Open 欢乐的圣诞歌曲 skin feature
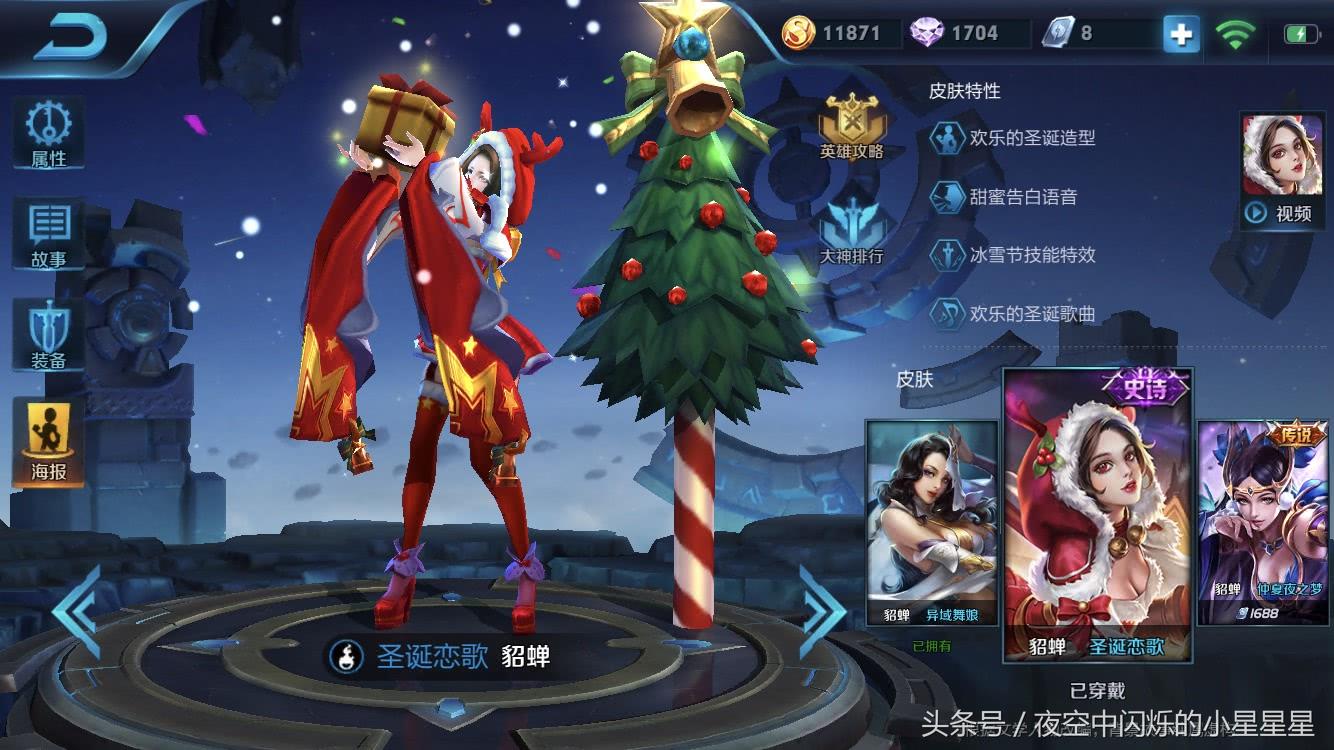Image resolution: width=1334 pixels, height=750 pixels. [x=1016, y=314]
